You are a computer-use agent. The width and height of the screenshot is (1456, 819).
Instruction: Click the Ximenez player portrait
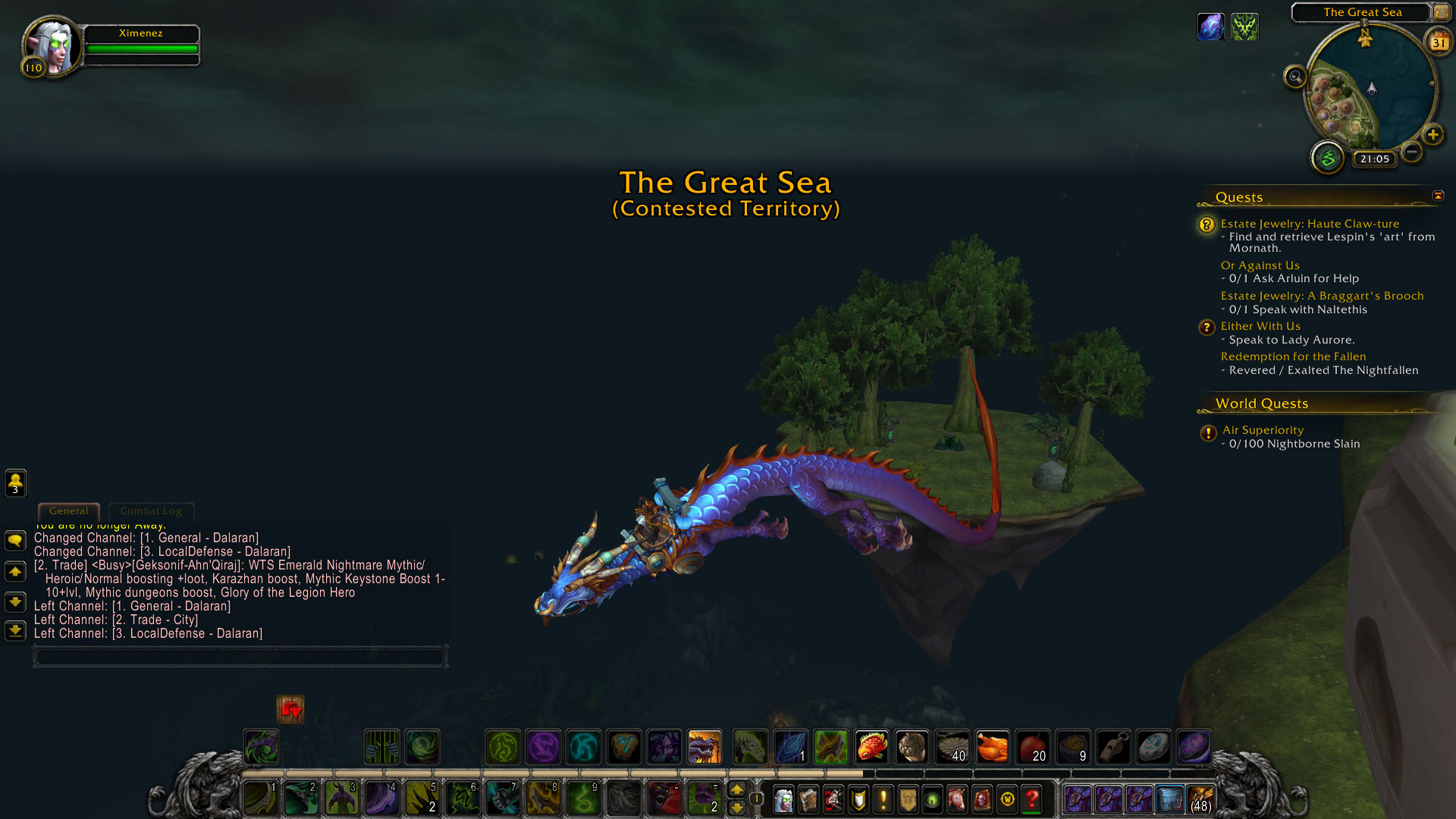[51, 45]
